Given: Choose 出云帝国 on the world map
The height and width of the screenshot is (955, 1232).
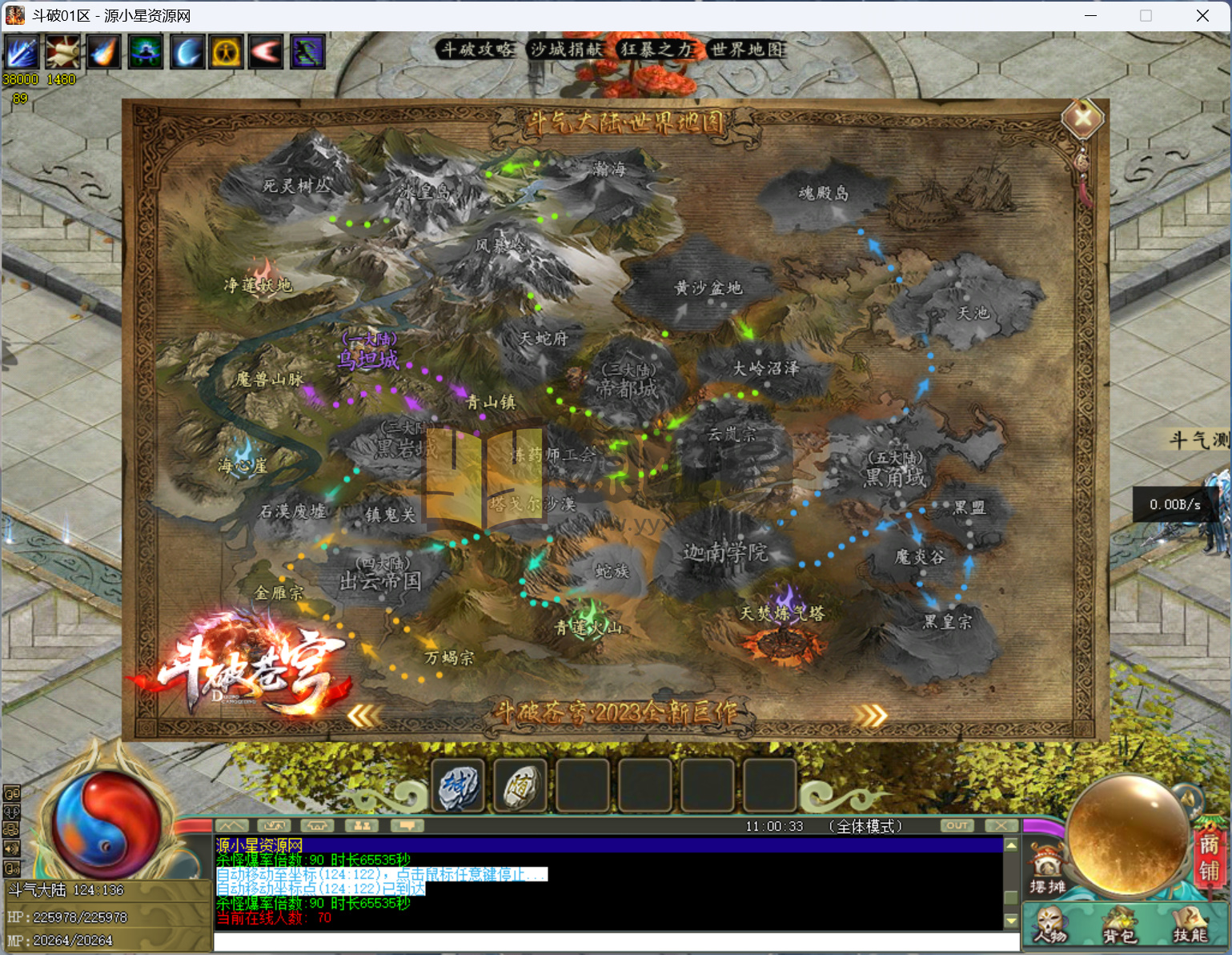Looking at the screenshot, I should [380, 580].
